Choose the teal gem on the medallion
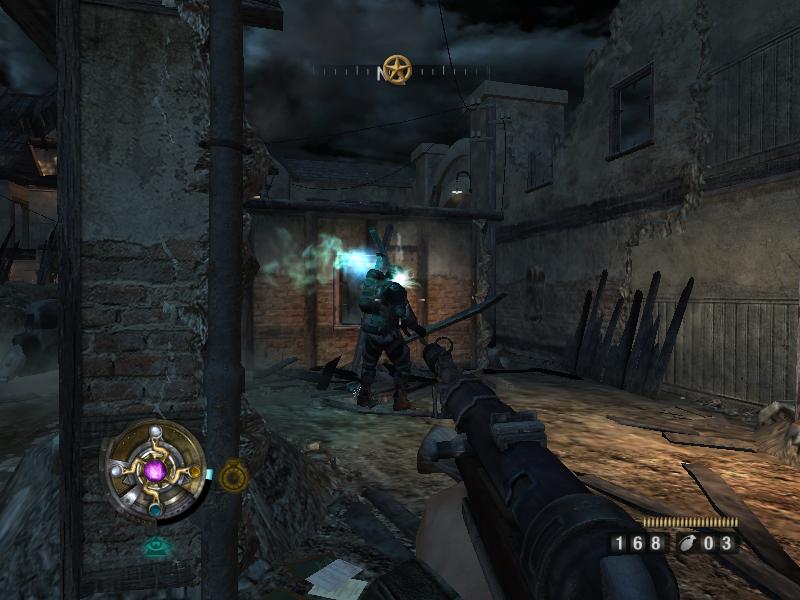 tap(155, 510)
